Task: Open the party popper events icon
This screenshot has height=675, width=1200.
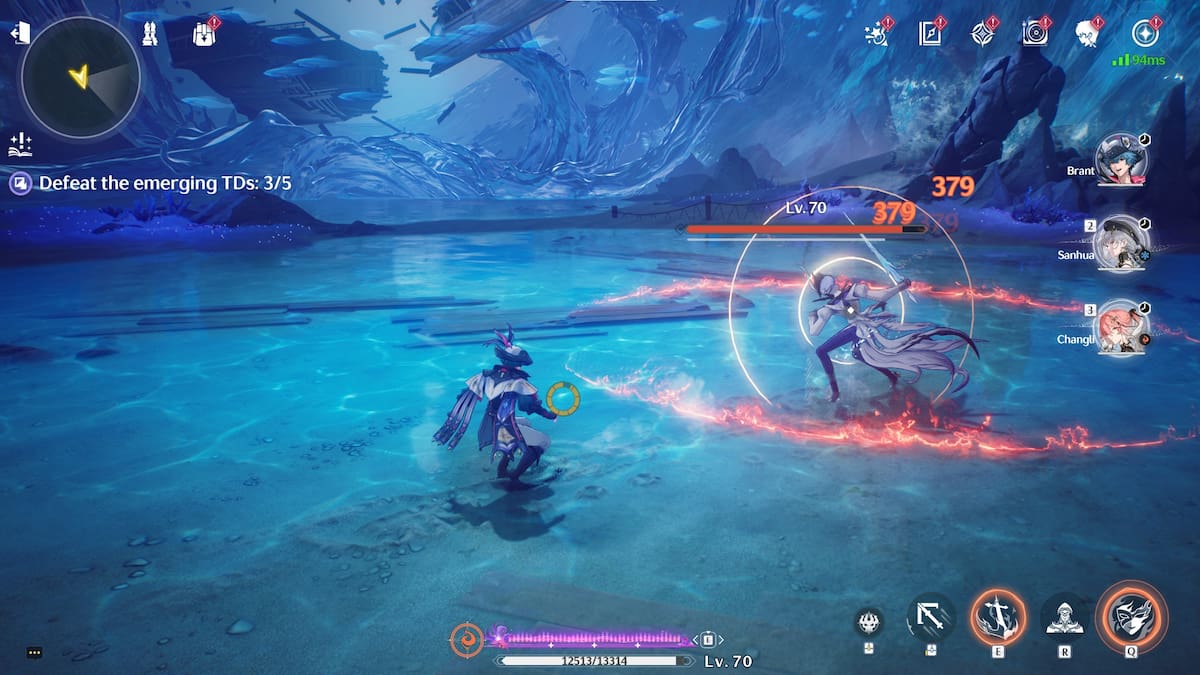Action: [878, 33]
